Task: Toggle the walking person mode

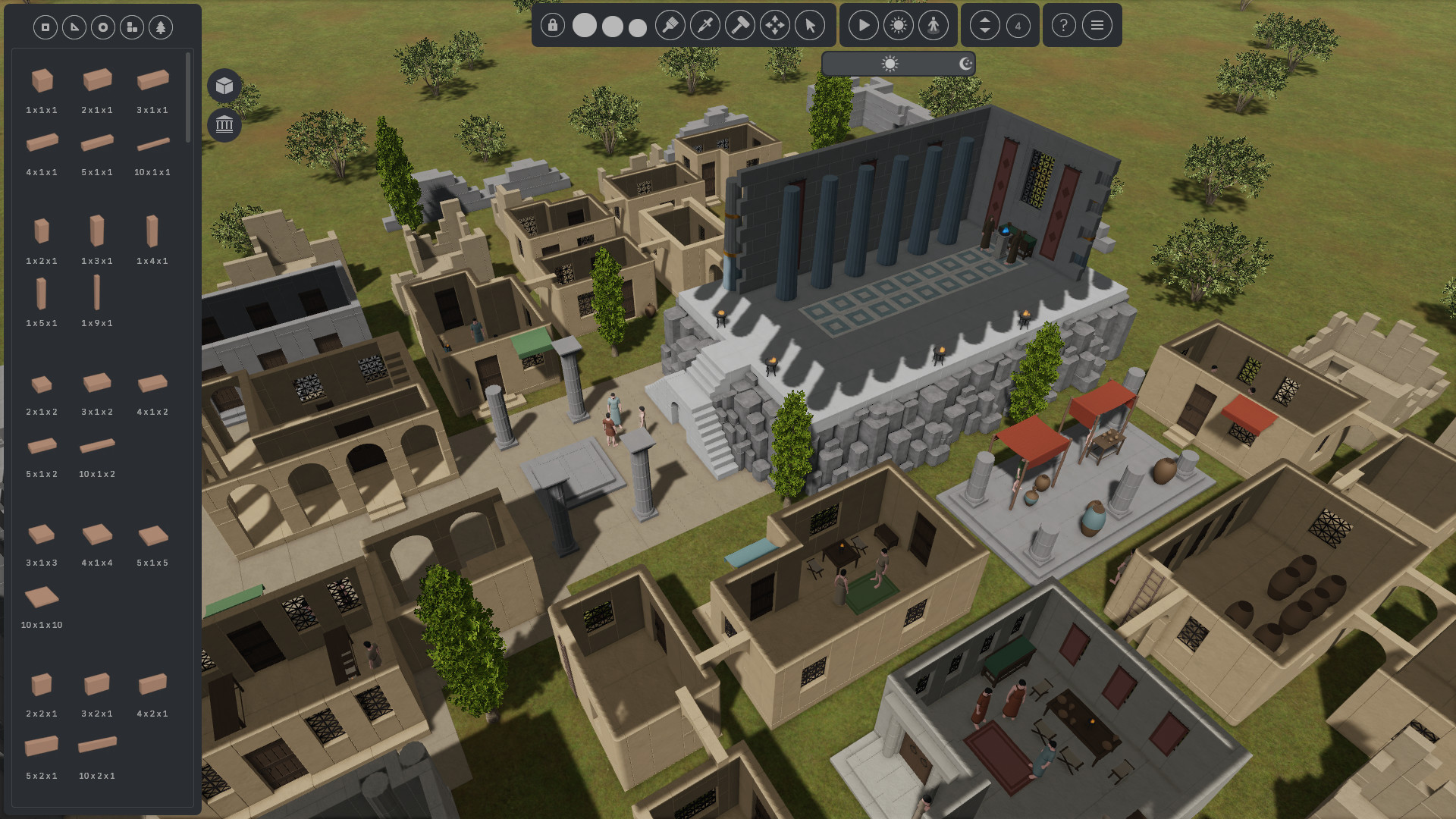Action: (934, 25)
